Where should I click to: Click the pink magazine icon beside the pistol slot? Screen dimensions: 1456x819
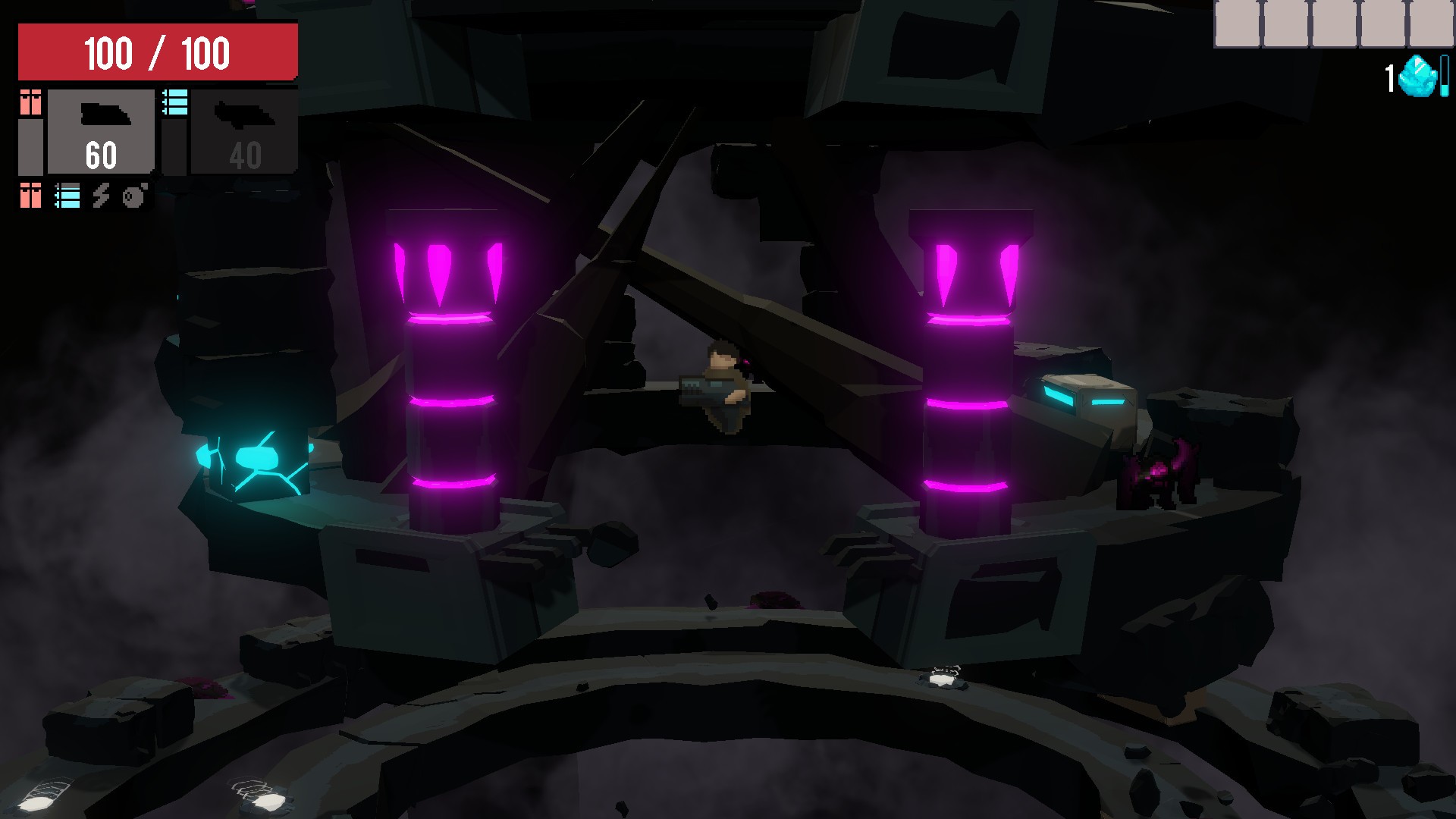coord(30,102)
